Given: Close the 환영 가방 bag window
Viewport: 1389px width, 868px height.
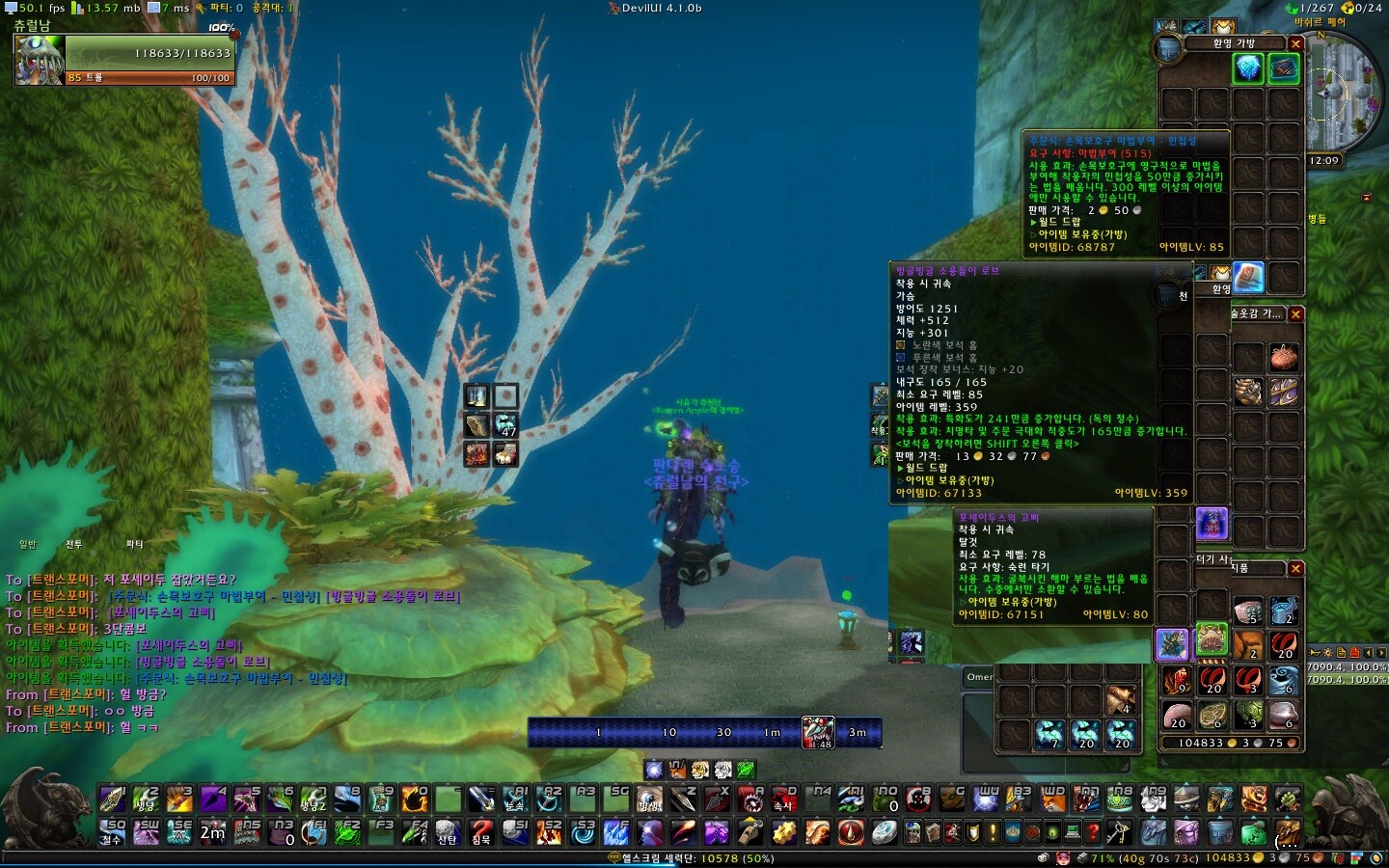Looking at the screenshot, I should coord(1296,43).
